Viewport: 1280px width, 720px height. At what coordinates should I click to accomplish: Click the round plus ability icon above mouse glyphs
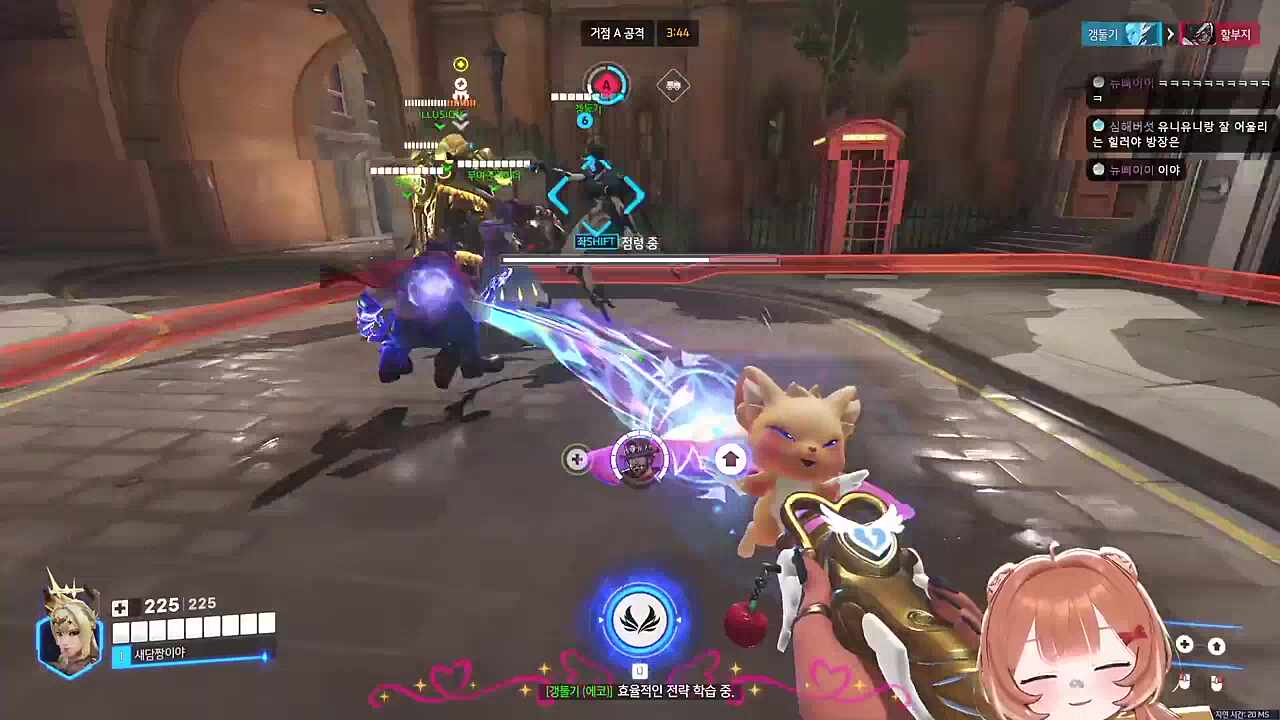coord(1185,645)
